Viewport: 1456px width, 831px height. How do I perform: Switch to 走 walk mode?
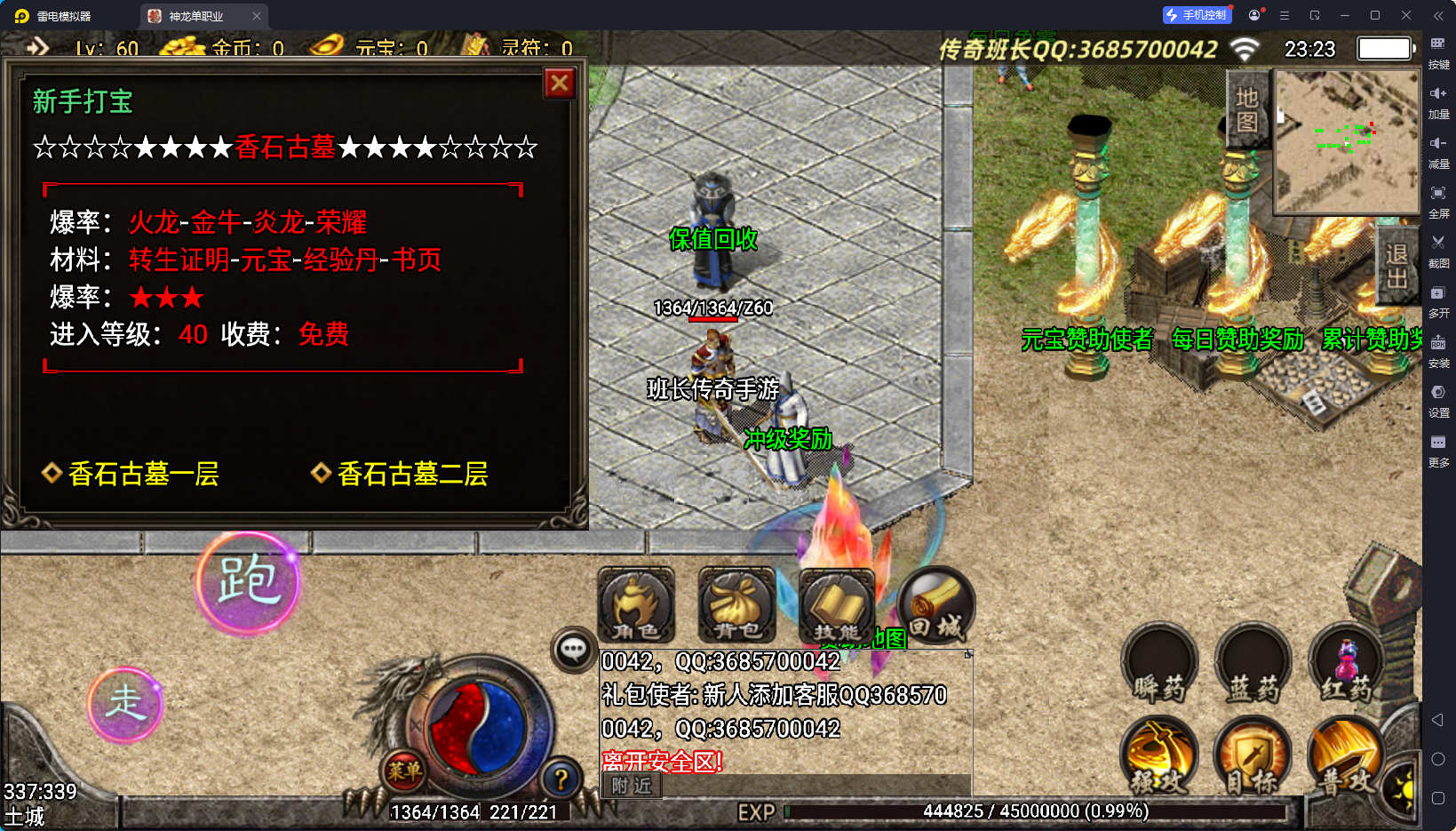[x=125, y=704]
